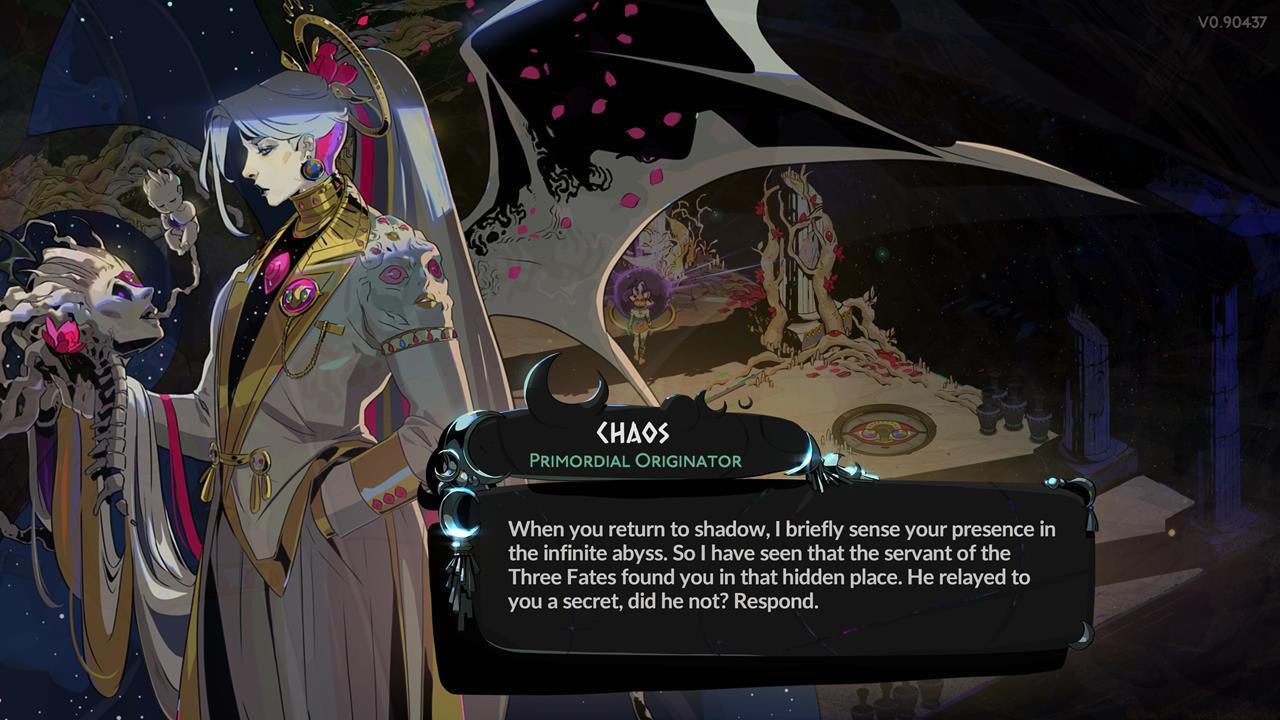Click the crescent moon crest atop the dialogue box

click(x=560, y=385)
